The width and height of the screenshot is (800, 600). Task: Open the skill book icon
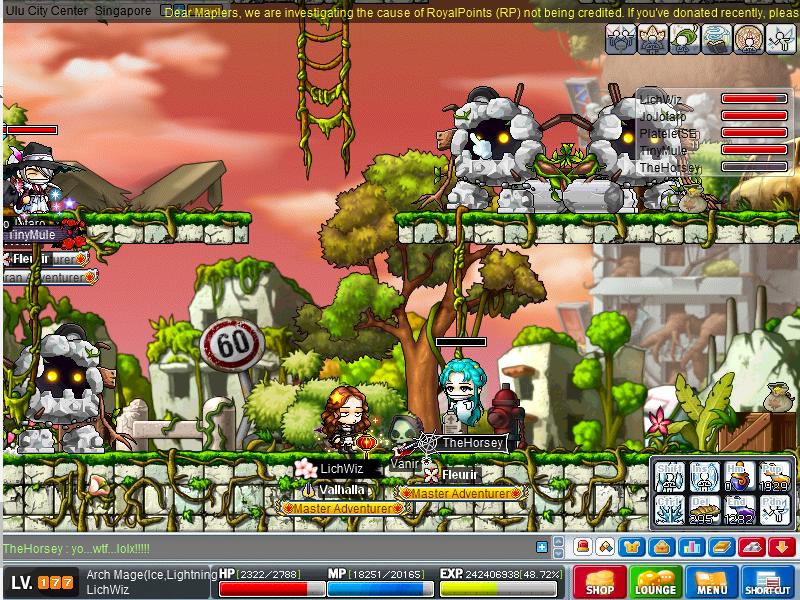720,547
